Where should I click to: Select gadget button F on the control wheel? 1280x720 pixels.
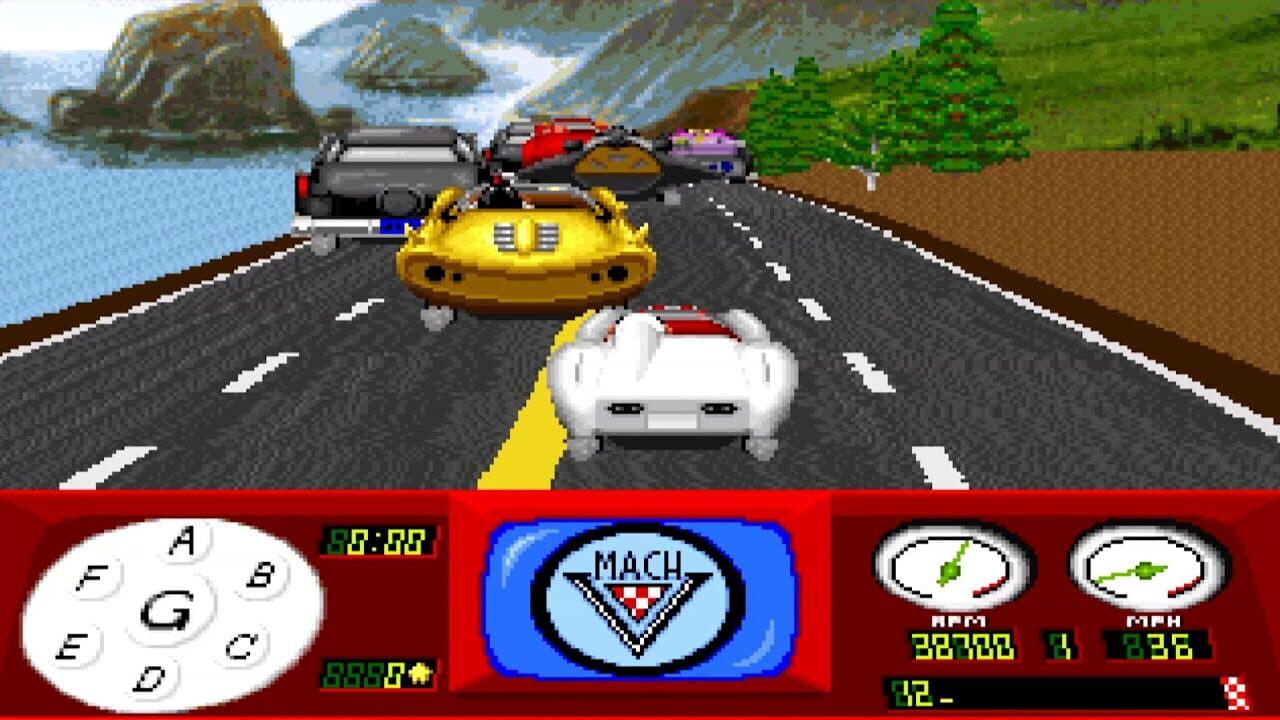(x=92, y=577)
